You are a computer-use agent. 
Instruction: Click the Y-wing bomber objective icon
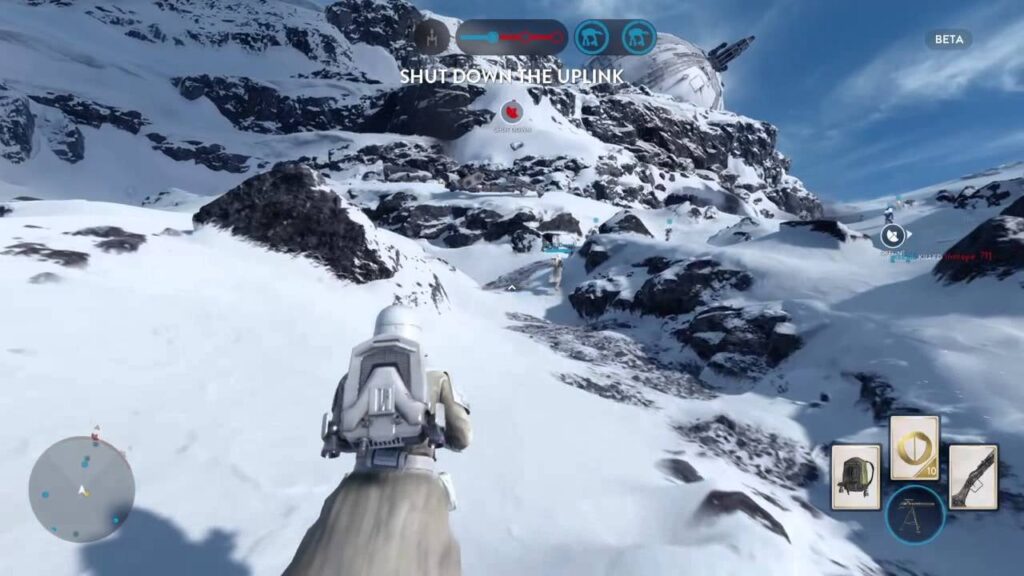pos(431,37)
